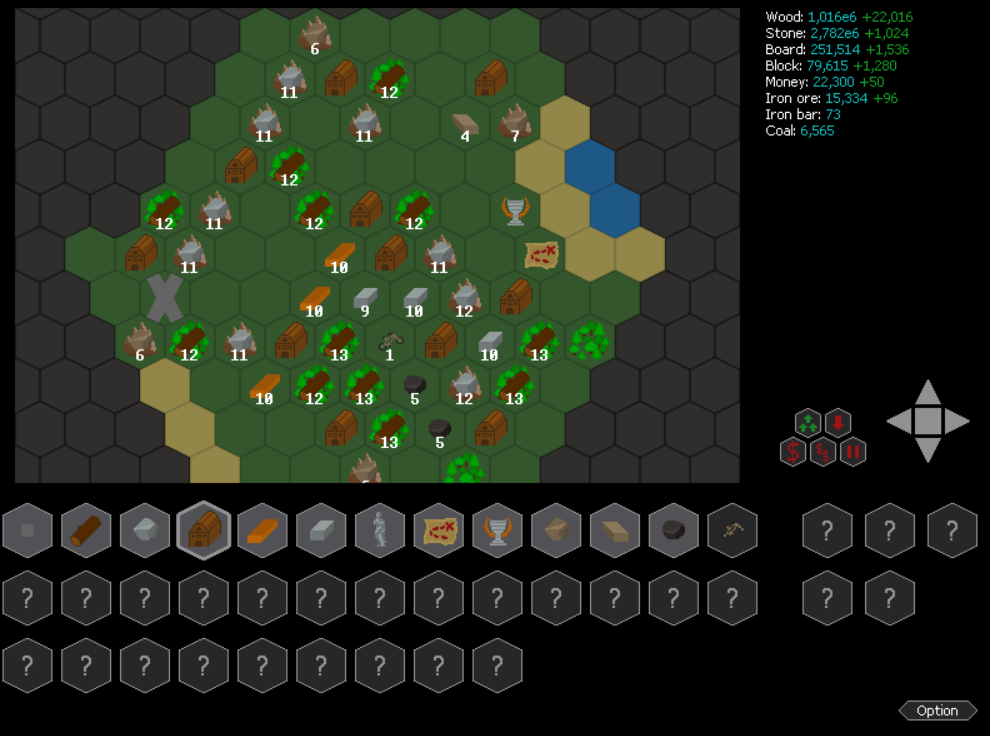Click the down arrow to pan map
The height and width of the screenshot is (736, 990).
coord(928,450)
